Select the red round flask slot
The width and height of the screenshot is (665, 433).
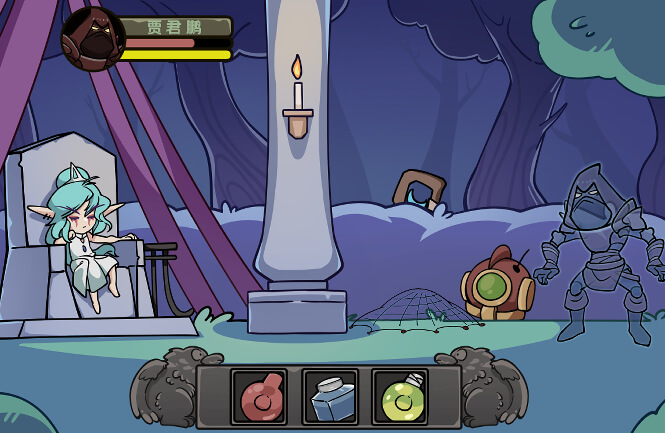tap(259, 397)
